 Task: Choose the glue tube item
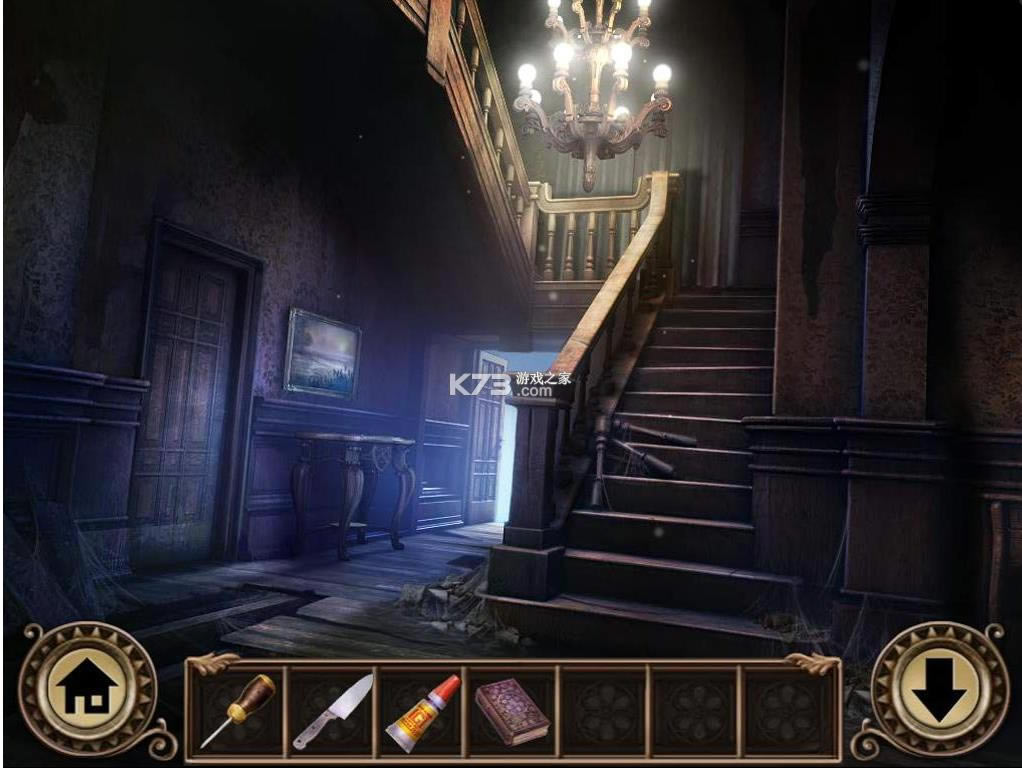pyautogui.click(x=422, y=712)
